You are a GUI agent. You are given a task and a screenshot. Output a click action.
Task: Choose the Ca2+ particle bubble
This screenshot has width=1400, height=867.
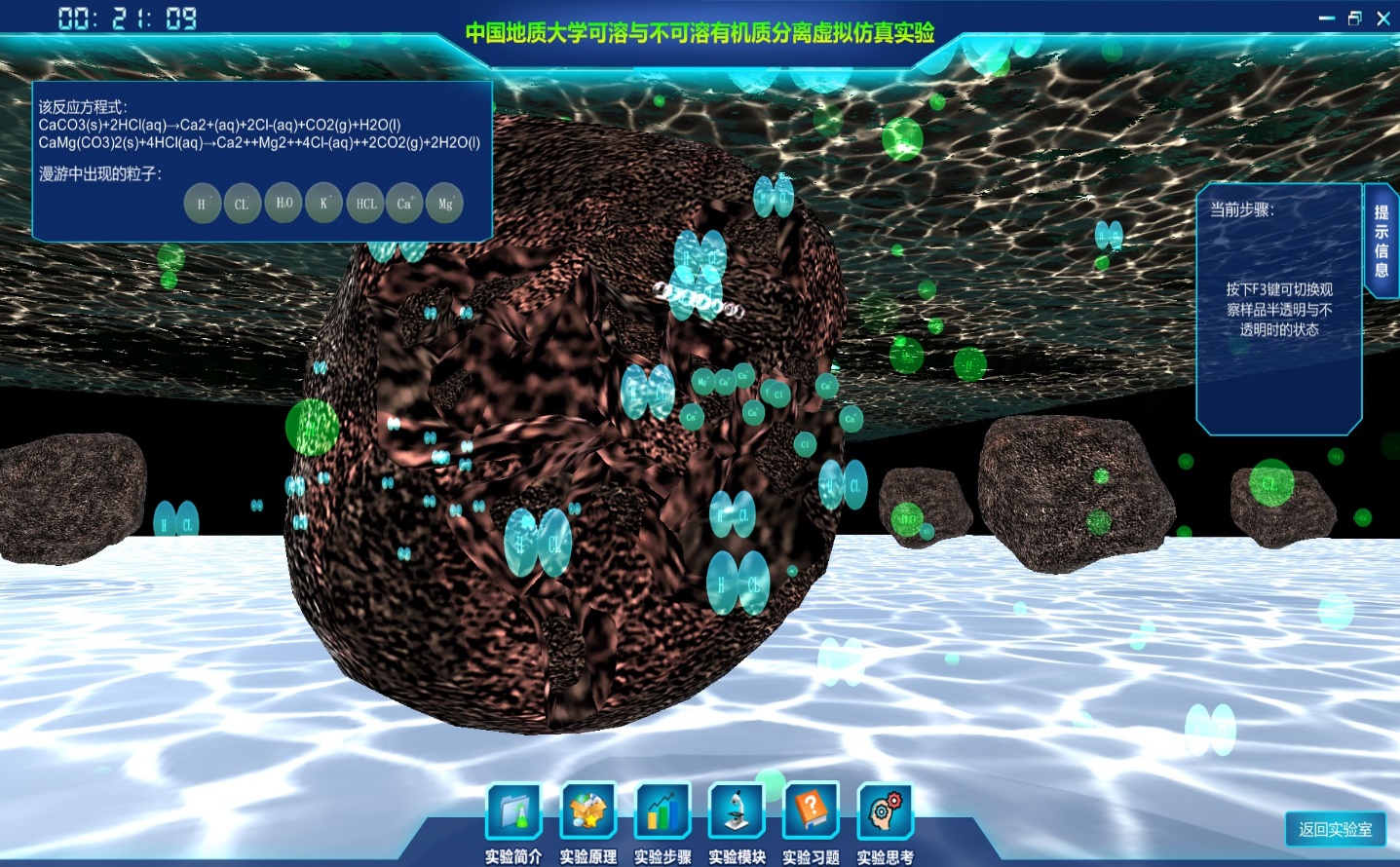tap(404, 204)
